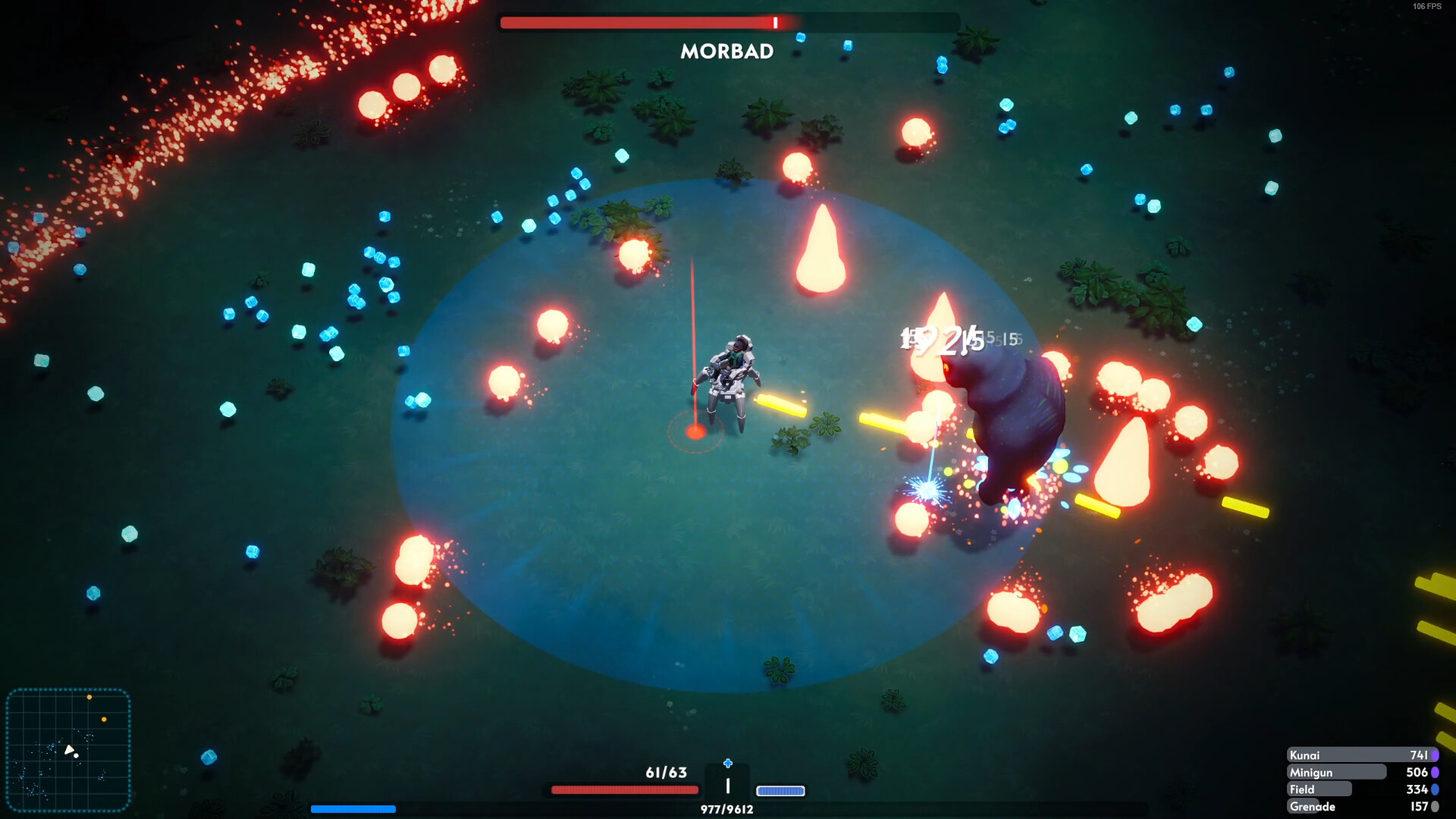Click the 977/9612 experience counter
This screenshot has width=1456, height=819.
[x=726, y=808]
